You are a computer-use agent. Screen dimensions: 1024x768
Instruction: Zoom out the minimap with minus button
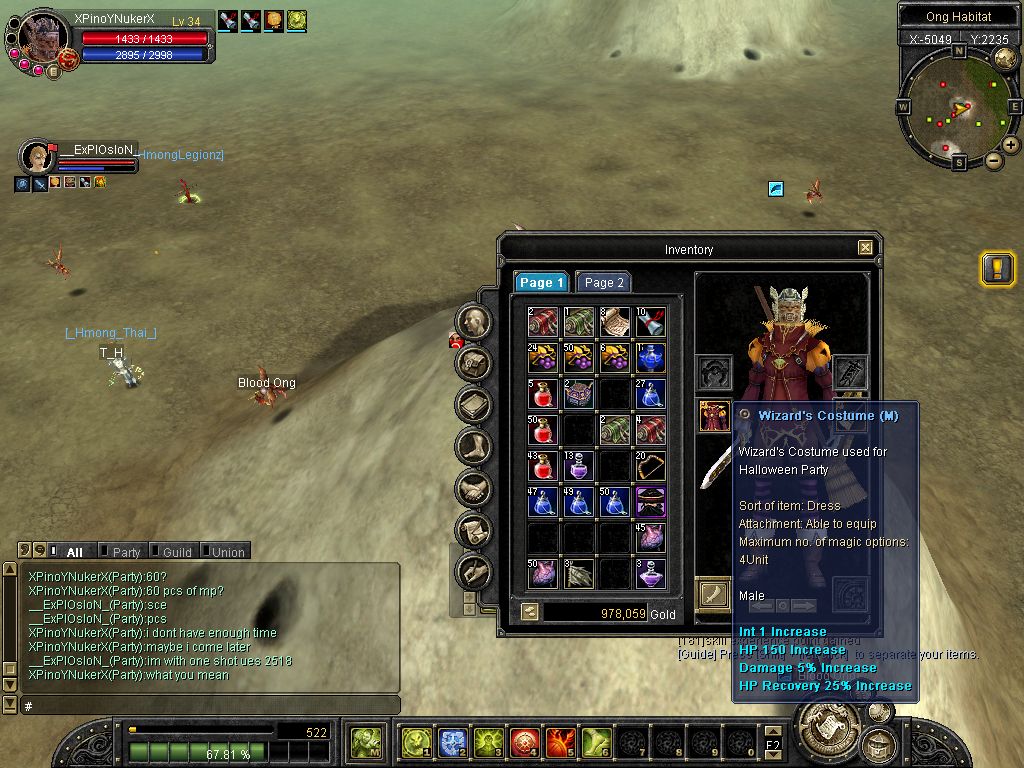(x=994, y=160)
